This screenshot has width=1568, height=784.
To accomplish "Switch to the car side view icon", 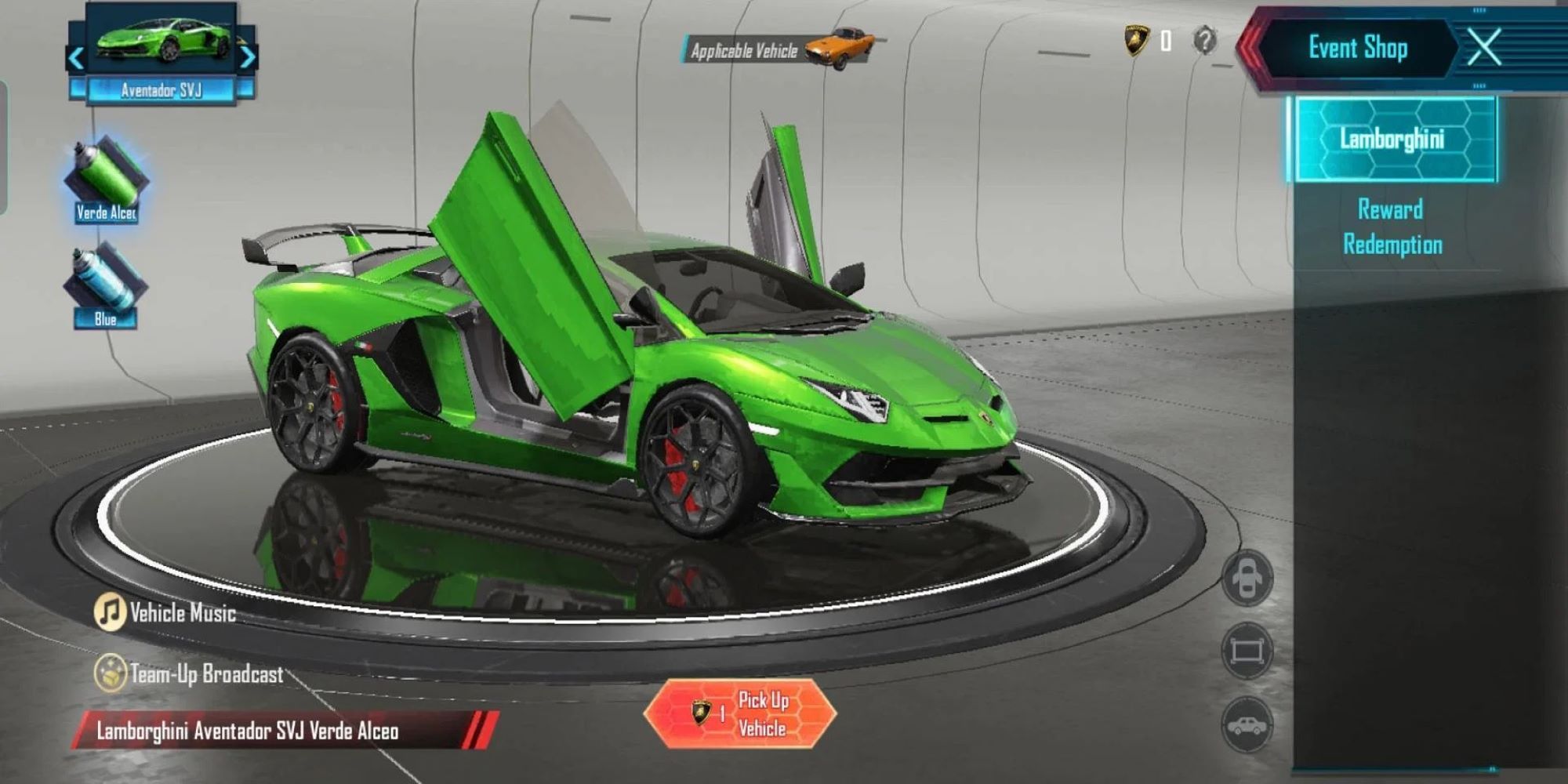I will click(x=1247, y=724).
